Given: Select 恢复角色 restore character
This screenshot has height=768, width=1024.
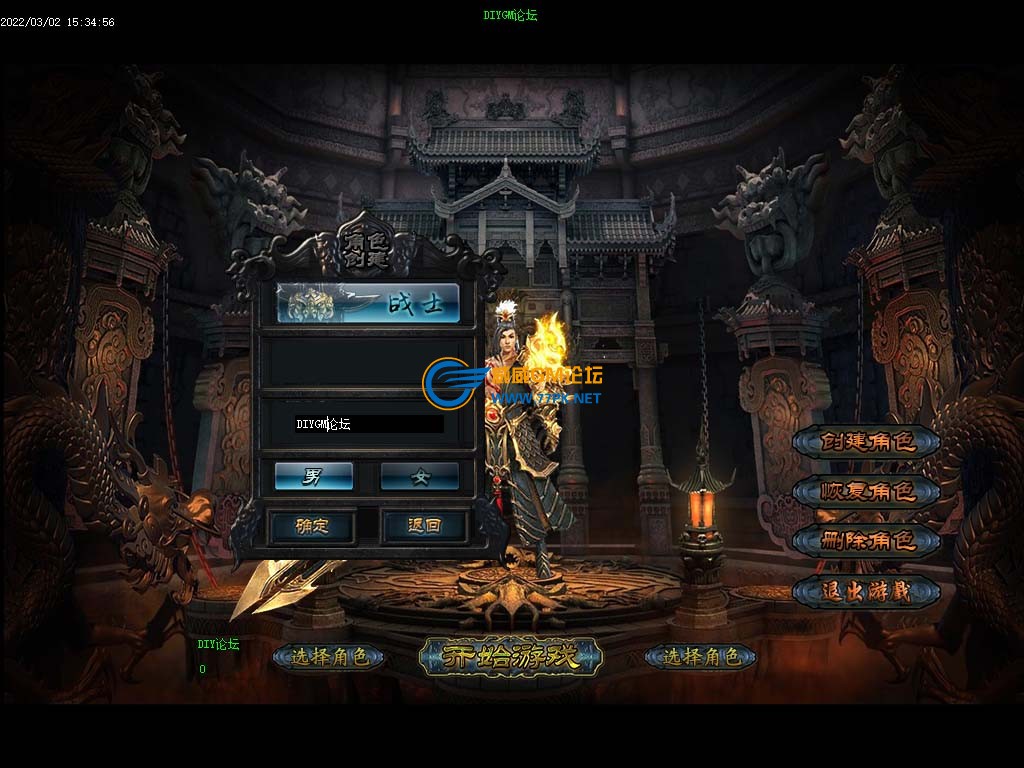Looking at the screenshot, I should [x=867, y=491].
